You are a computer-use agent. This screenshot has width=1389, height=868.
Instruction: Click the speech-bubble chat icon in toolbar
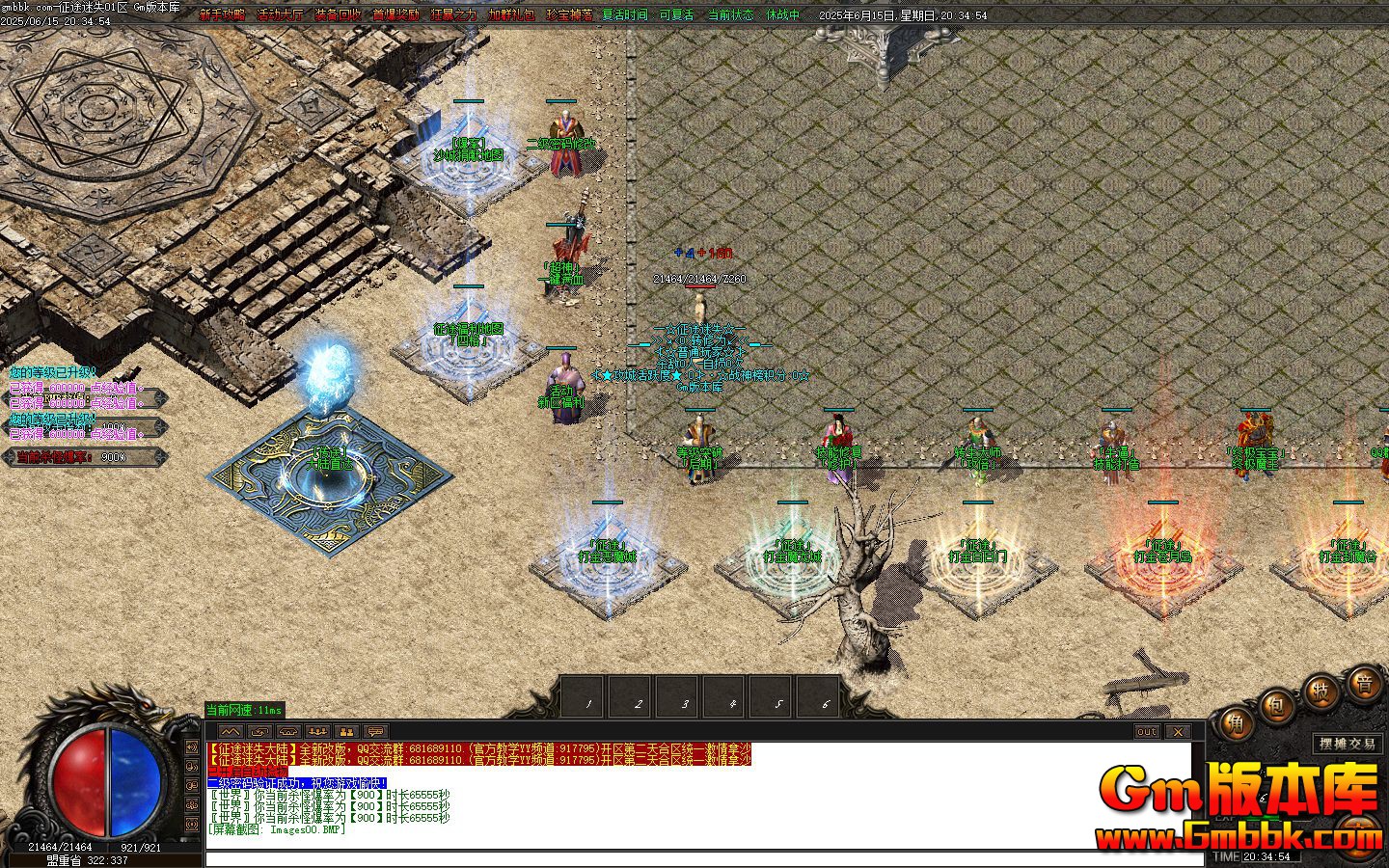[375, 731]
